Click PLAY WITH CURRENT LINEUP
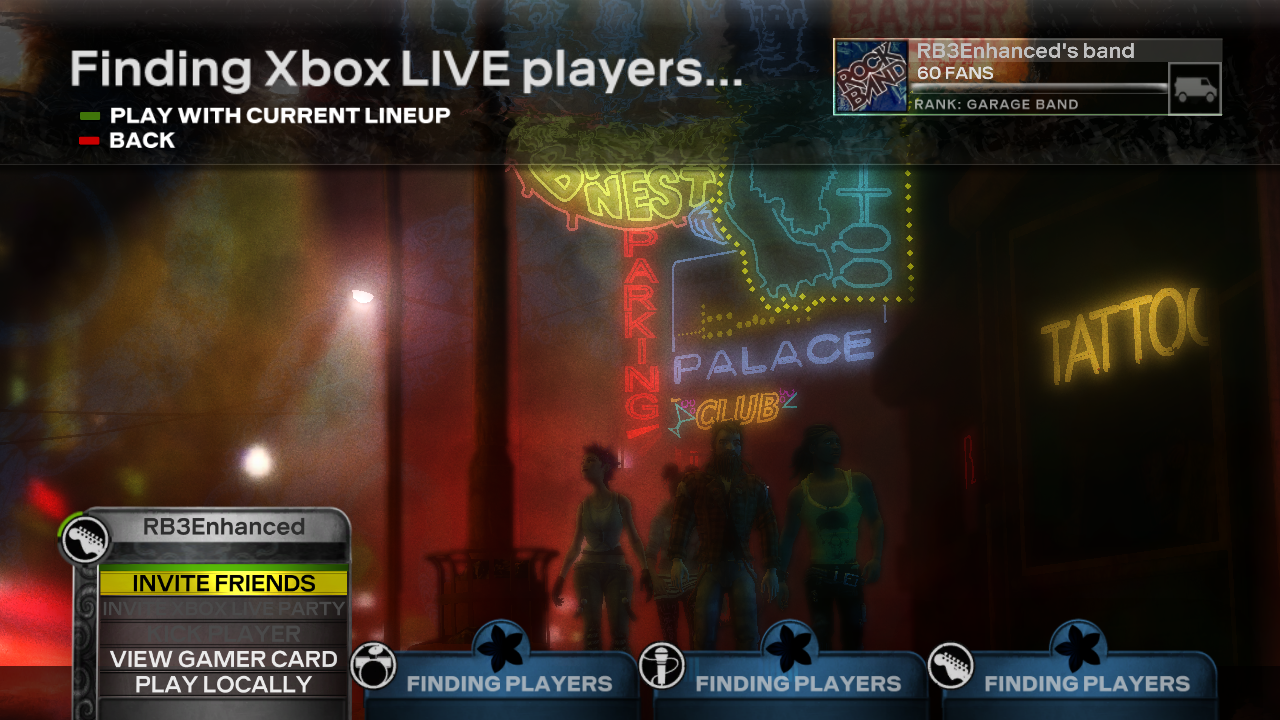Viewport: 1280px width, 720px height. [277, 115]
